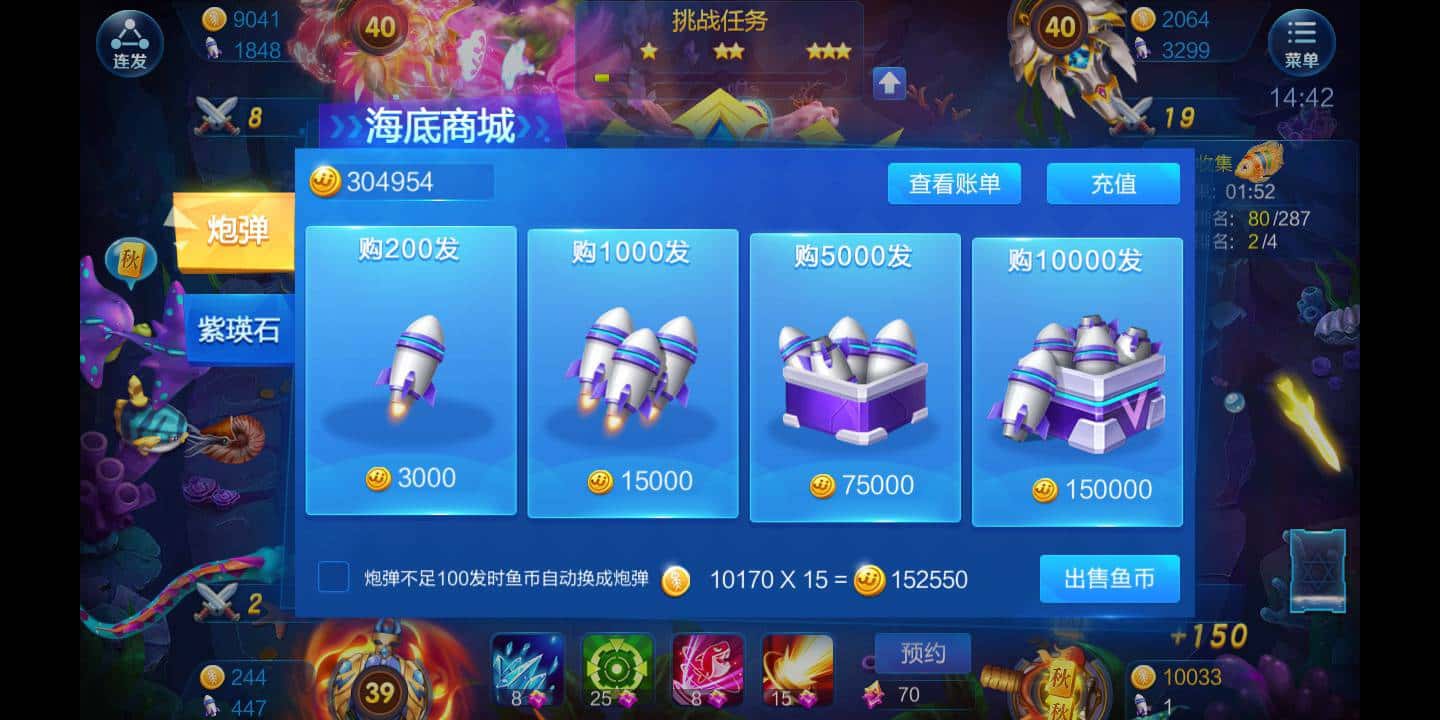Enable the ammo auto-exchange checkbox

click(334, 578)
